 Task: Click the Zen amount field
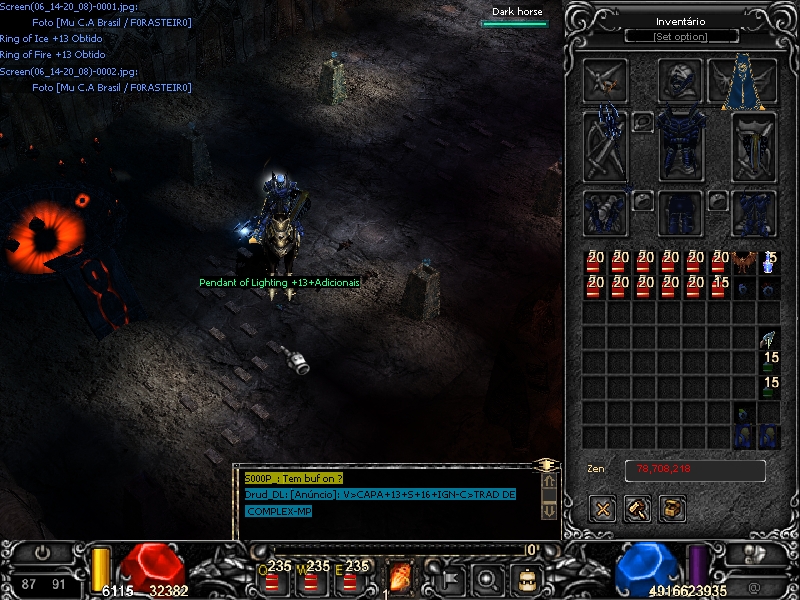click(x=694, y=469)
